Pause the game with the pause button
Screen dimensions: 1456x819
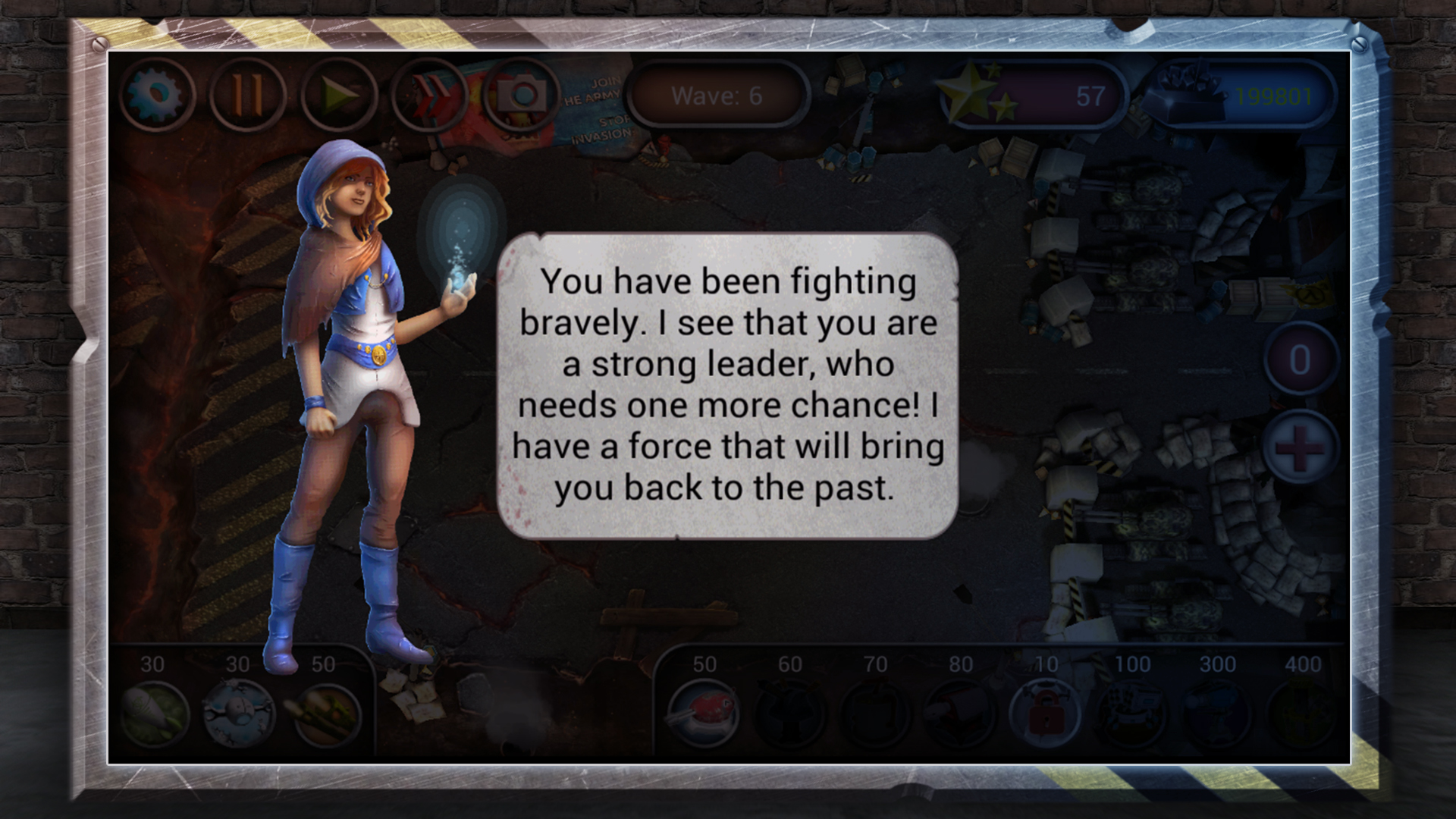(x=247, y=96)
